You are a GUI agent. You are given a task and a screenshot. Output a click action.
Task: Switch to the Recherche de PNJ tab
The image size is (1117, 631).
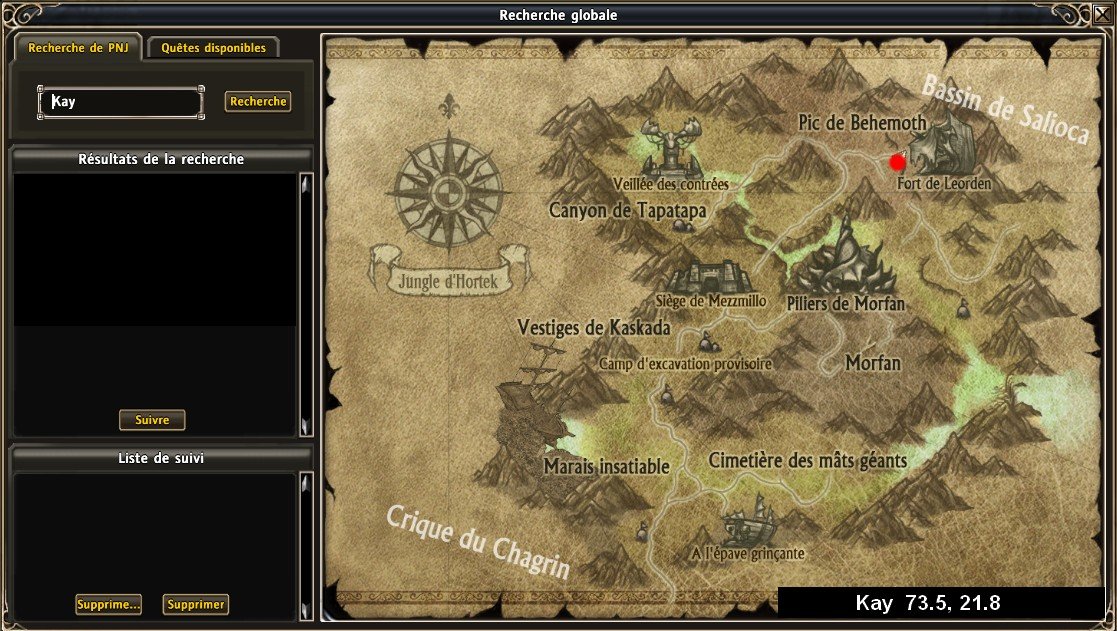pos(76,48)
